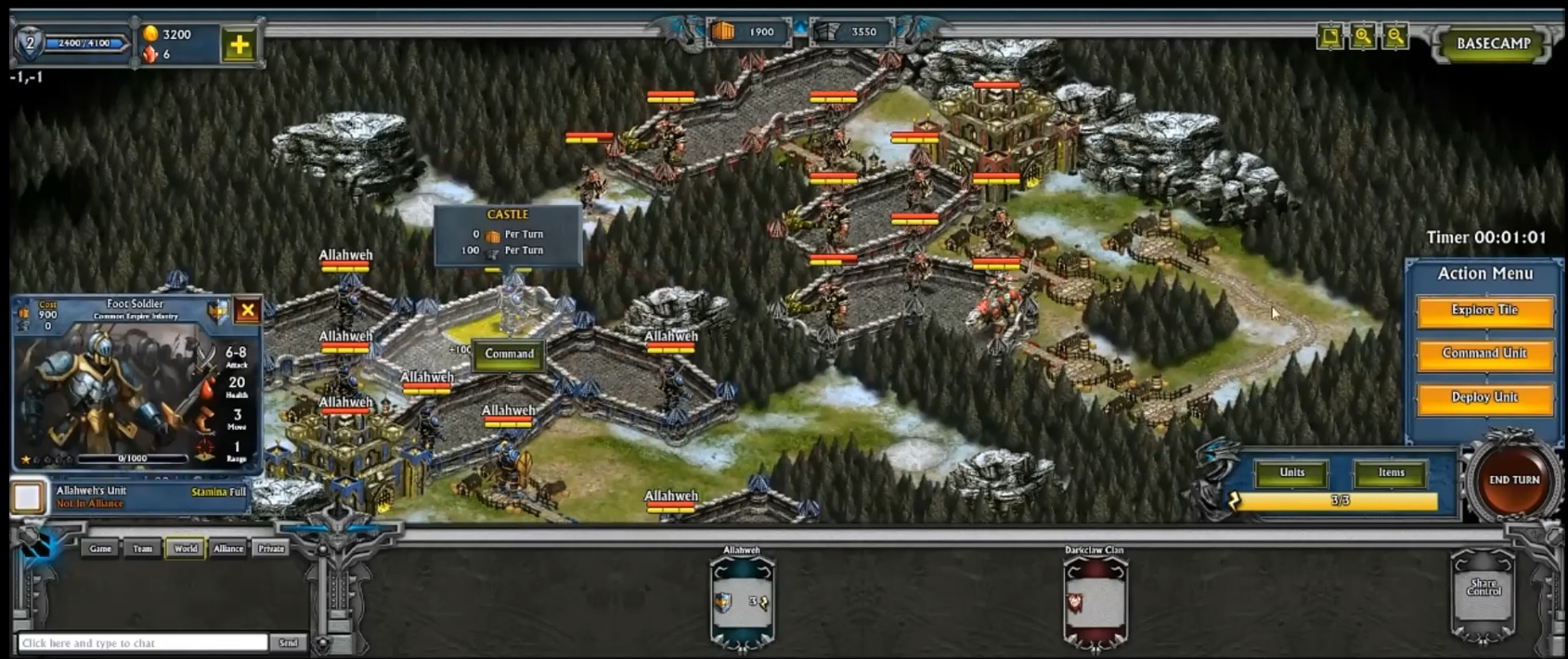The width and height of the screenshot is (1568, 659).
Task: Switch chat to the Game channel
Action: (100, 549)
